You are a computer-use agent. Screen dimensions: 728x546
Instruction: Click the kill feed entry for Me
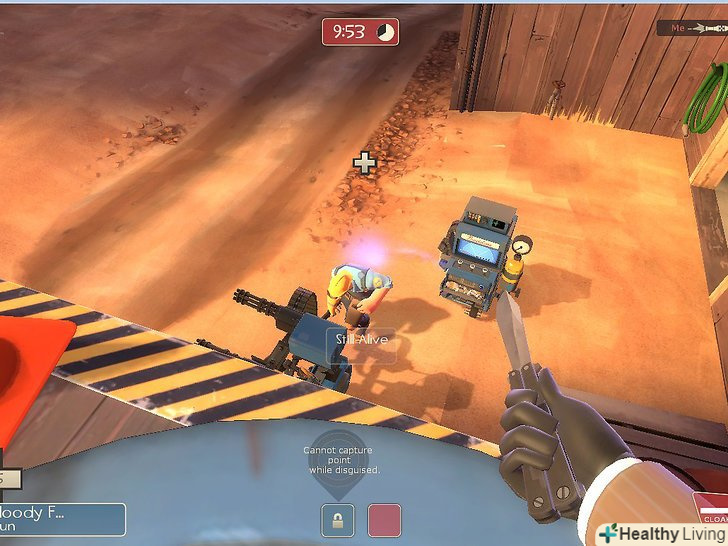pos(691,28)
